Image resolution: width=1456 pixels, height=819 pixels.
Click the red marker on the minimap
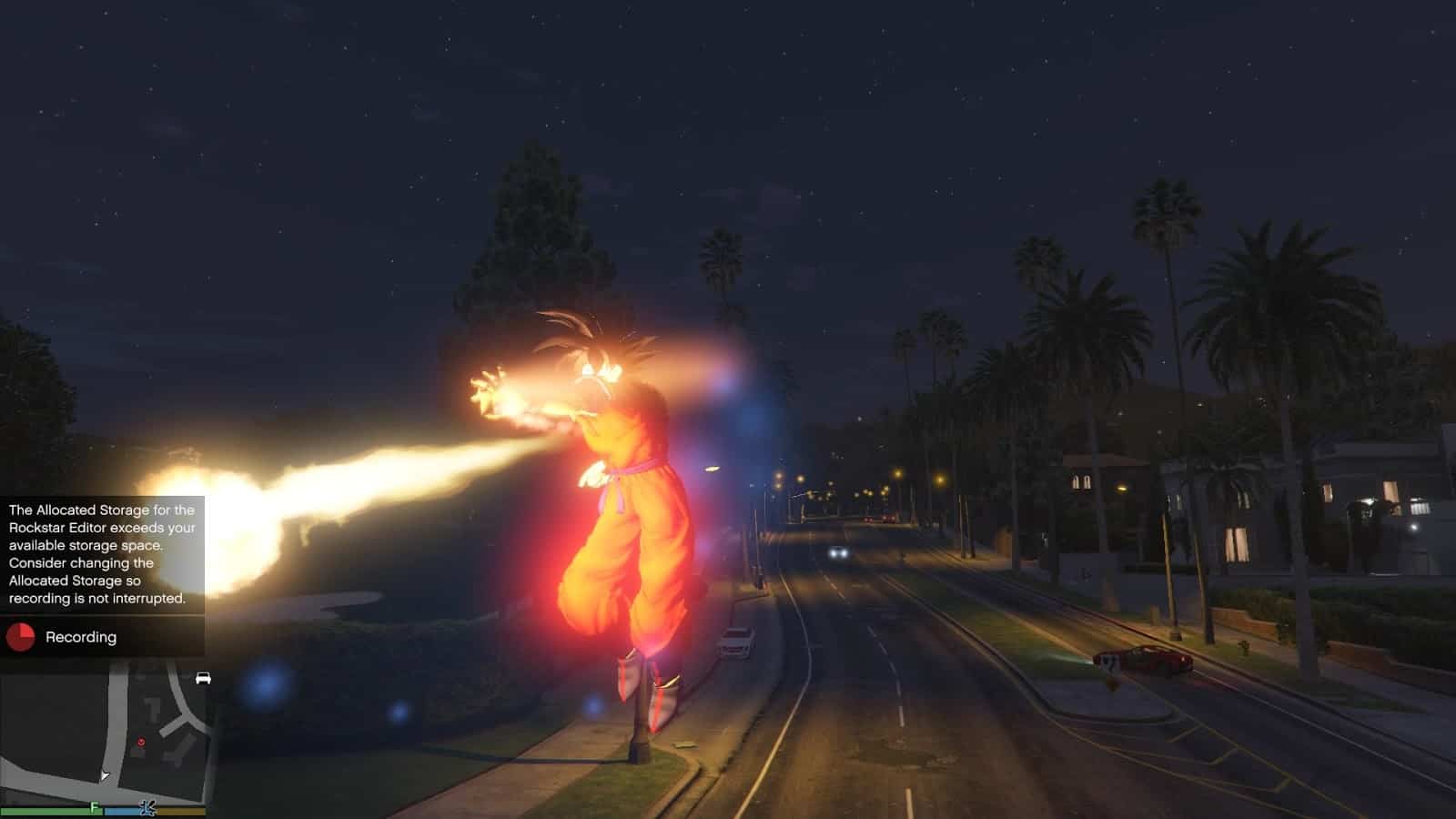pyautogui.click(x=141, y=743)
